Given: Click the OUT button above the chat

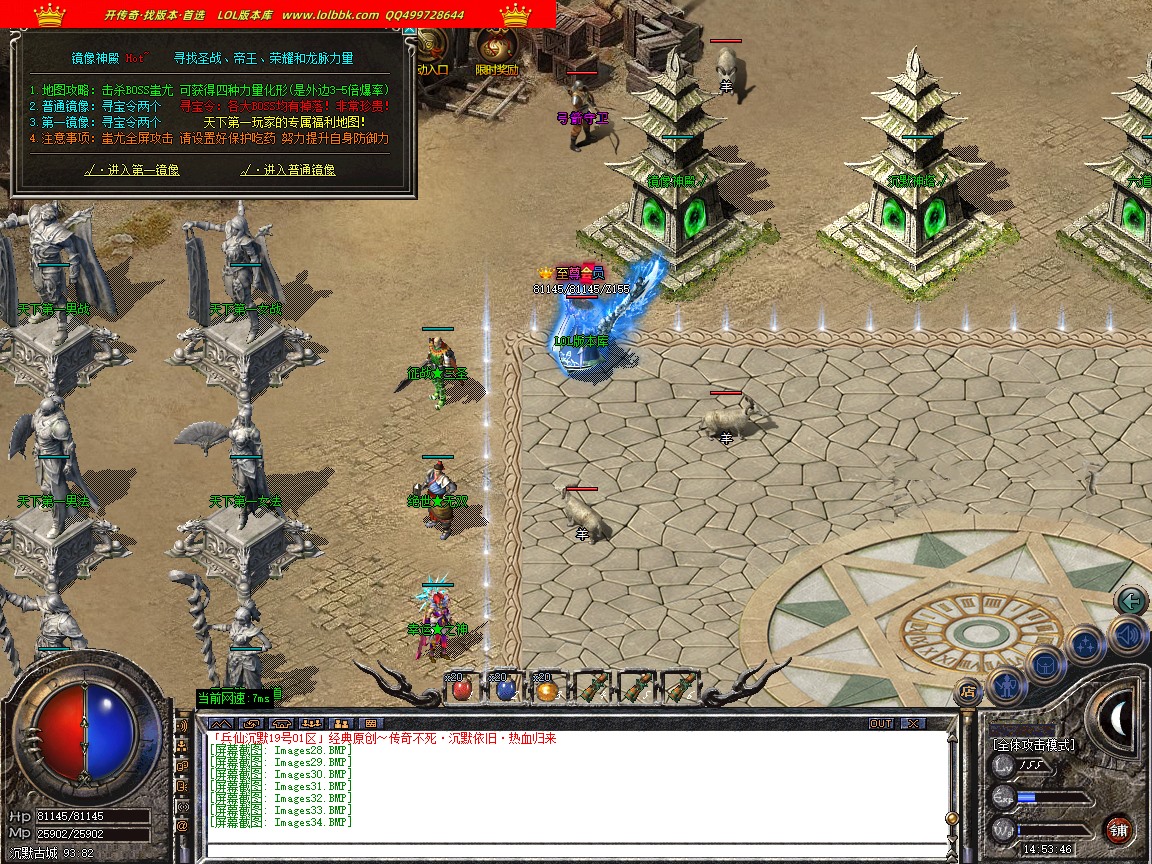Looking at the screenshot, I should (881, 723).
